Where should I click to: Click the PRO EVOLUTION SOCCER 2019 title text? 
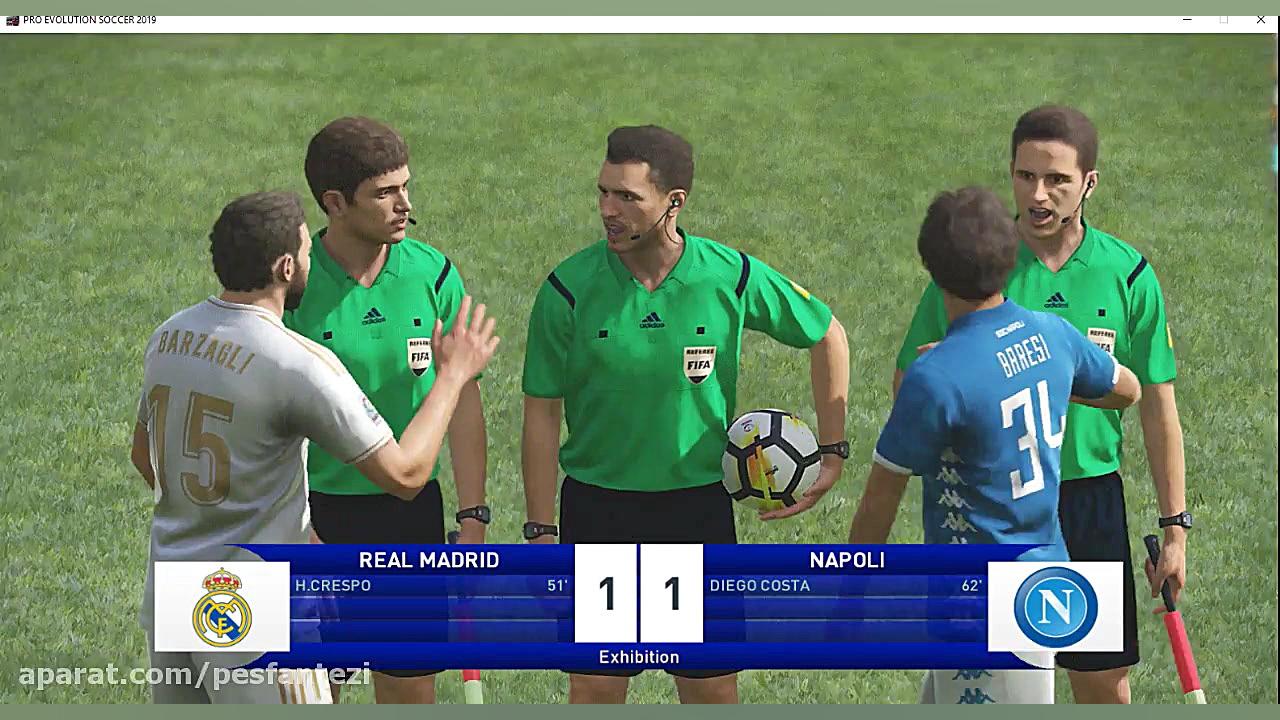tap(90, 18)
